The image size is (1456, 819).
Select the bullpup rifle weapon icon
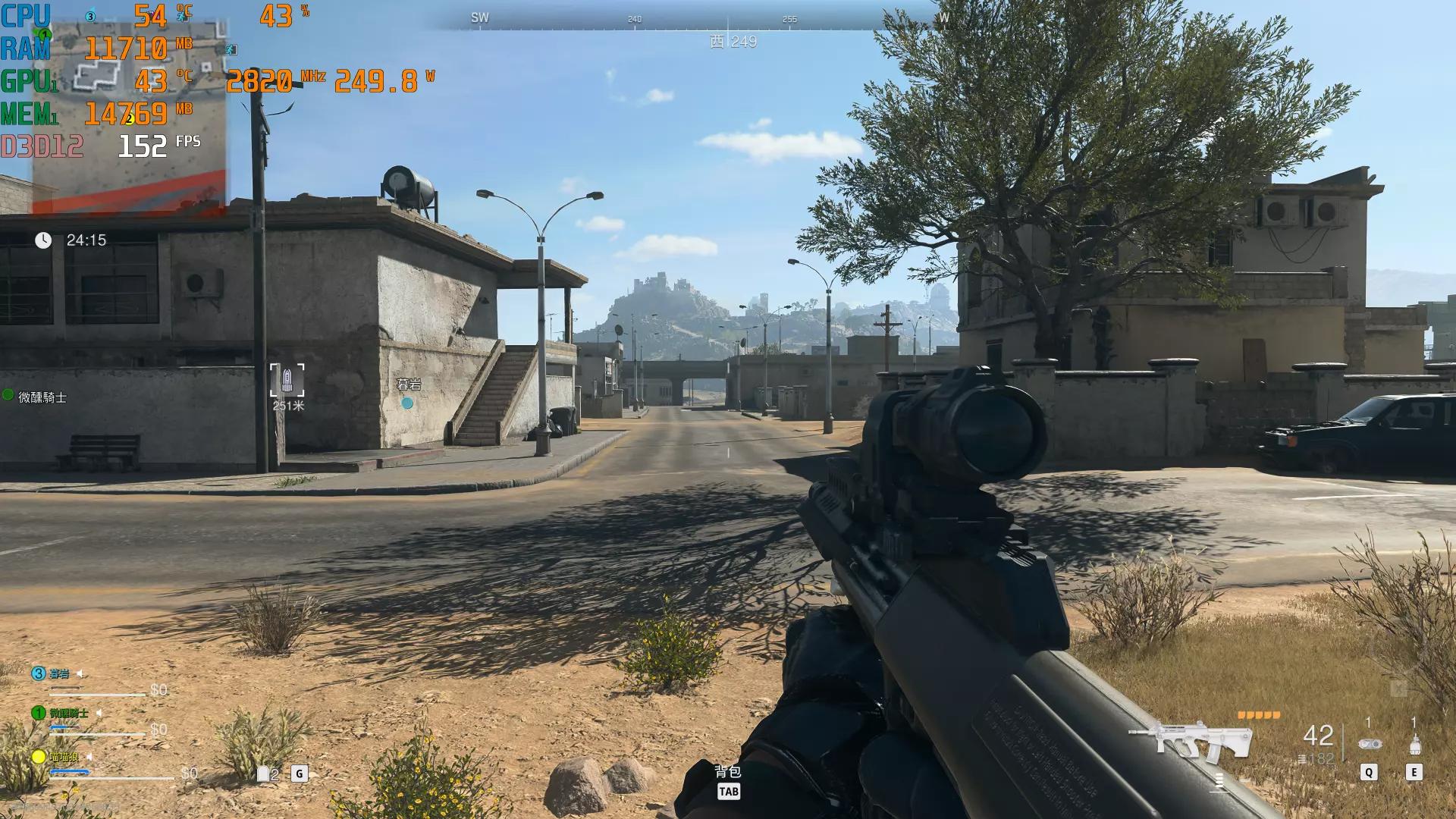(1189, 739)
